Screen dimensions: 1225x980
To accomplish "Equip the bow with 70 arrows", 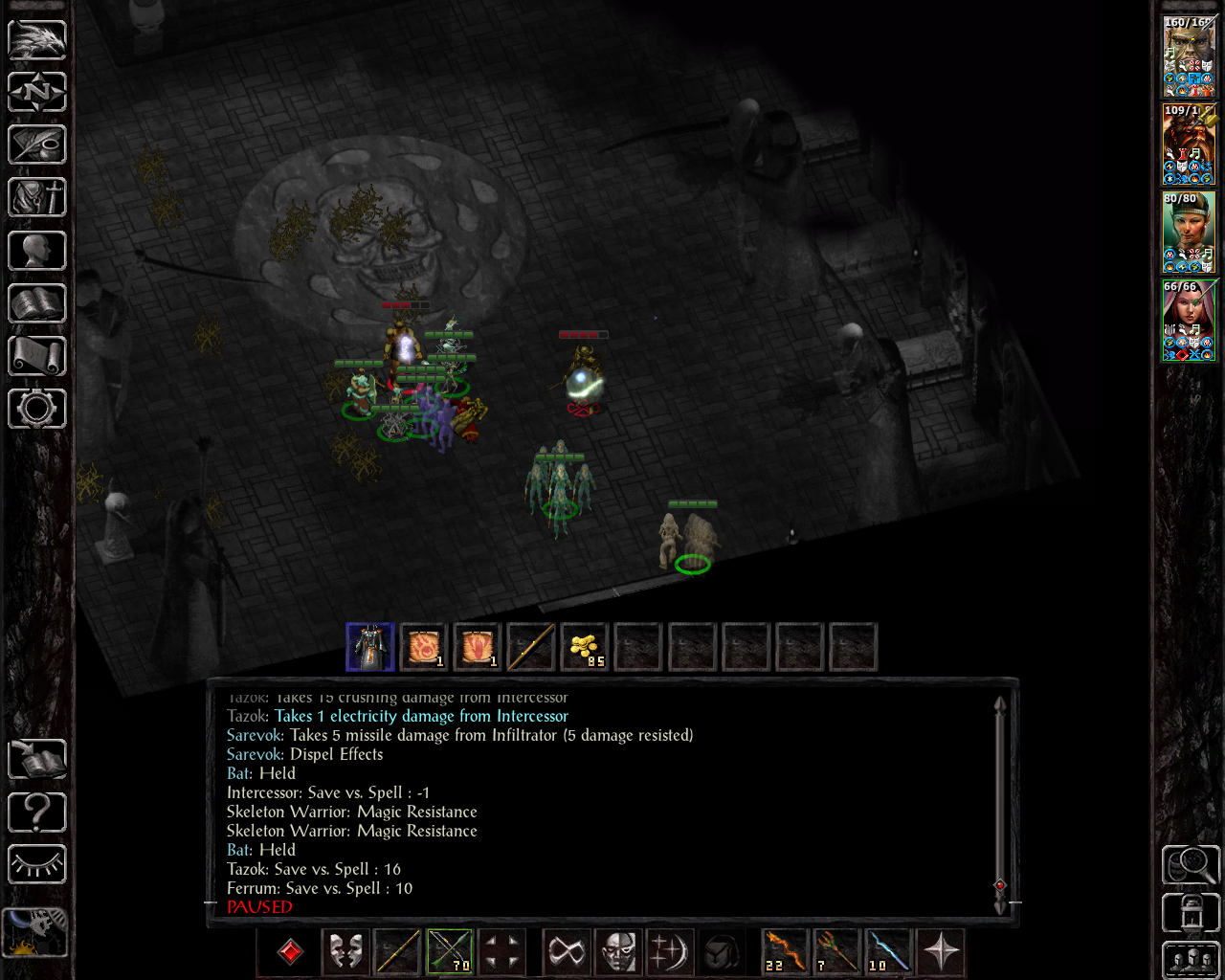I will click(450, 951).
